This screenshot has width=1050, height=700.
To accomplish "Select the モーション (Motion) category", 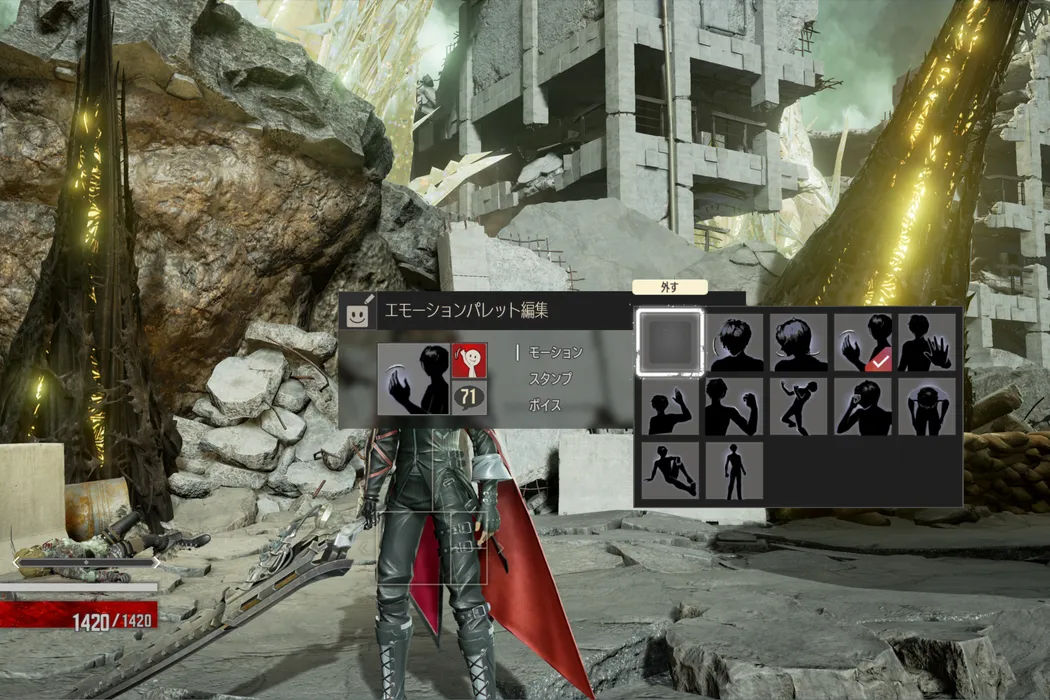I will point(555,352).
